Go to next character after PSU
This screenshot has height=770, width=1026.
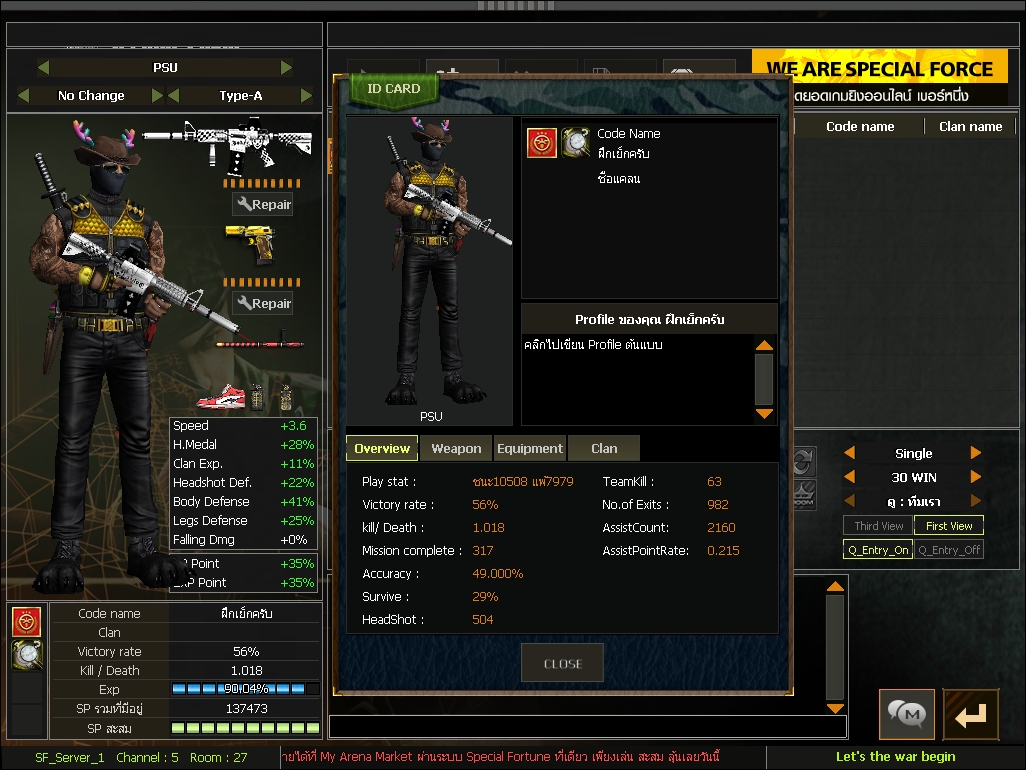click(287, 68)
